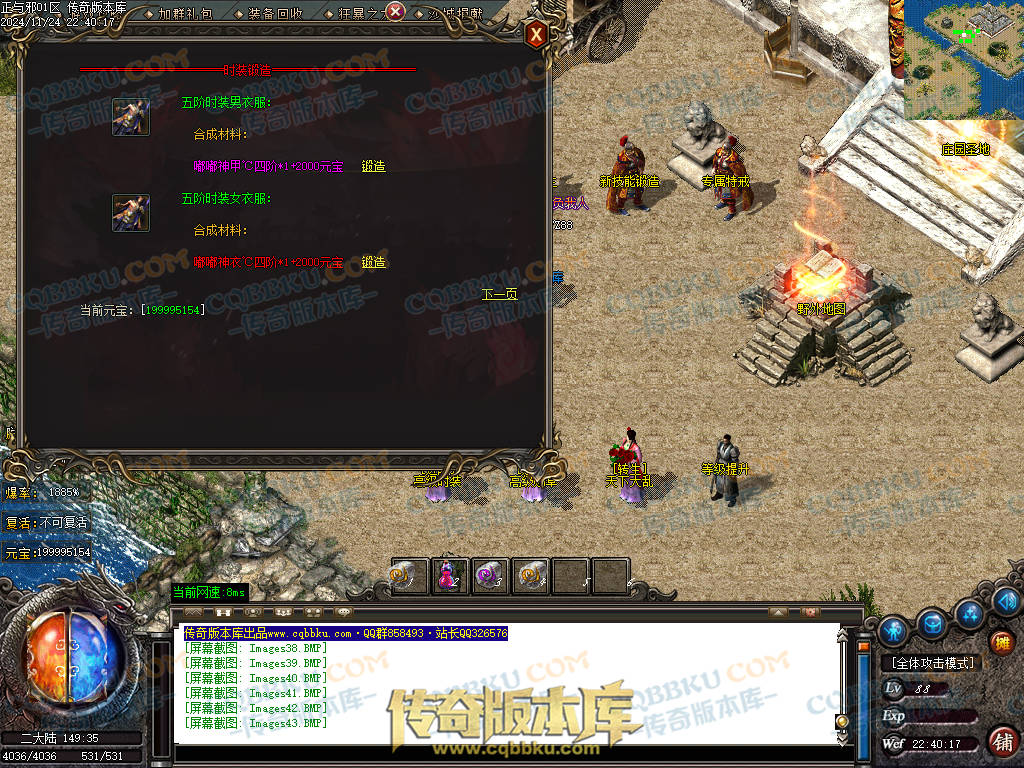The height and width of the screenshot is (768, 1024).
Task: Forge the tier-five female outfit (女衣服)
Action: [x=373, y=262]
